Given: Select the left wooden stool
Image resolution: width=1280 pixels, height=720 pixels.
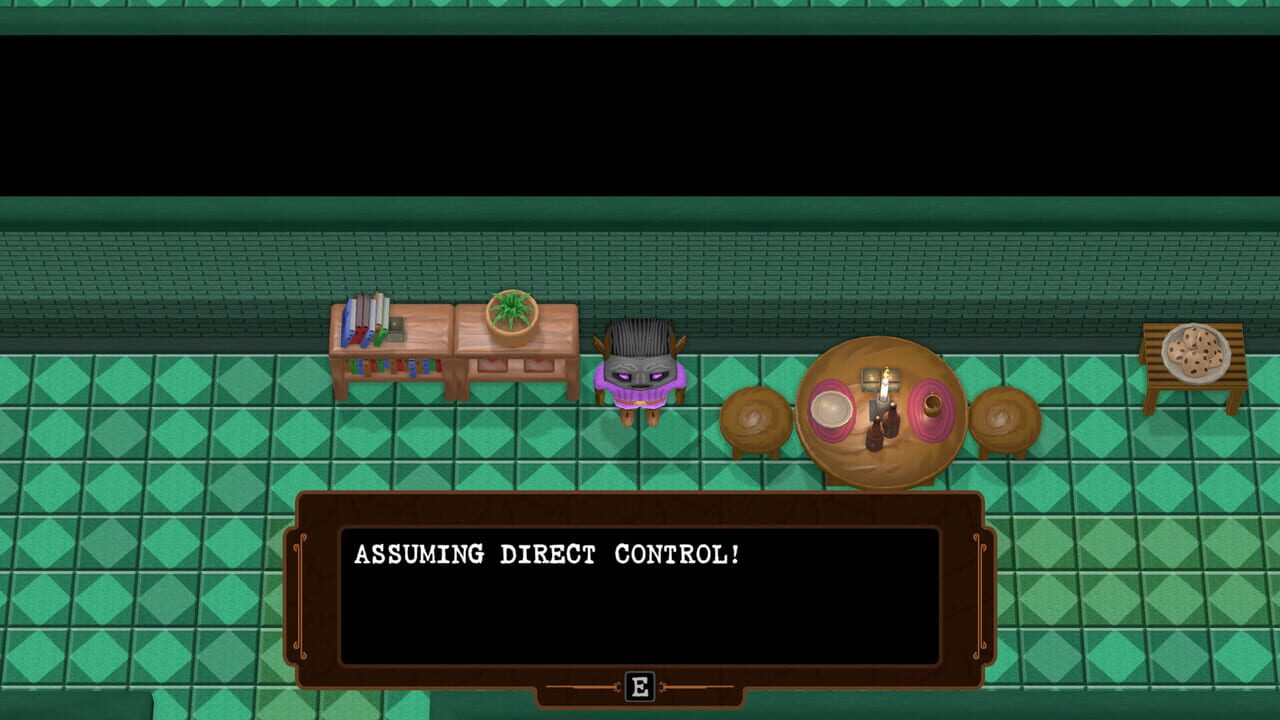Looking at the screenshot, I should coord(756,414).
